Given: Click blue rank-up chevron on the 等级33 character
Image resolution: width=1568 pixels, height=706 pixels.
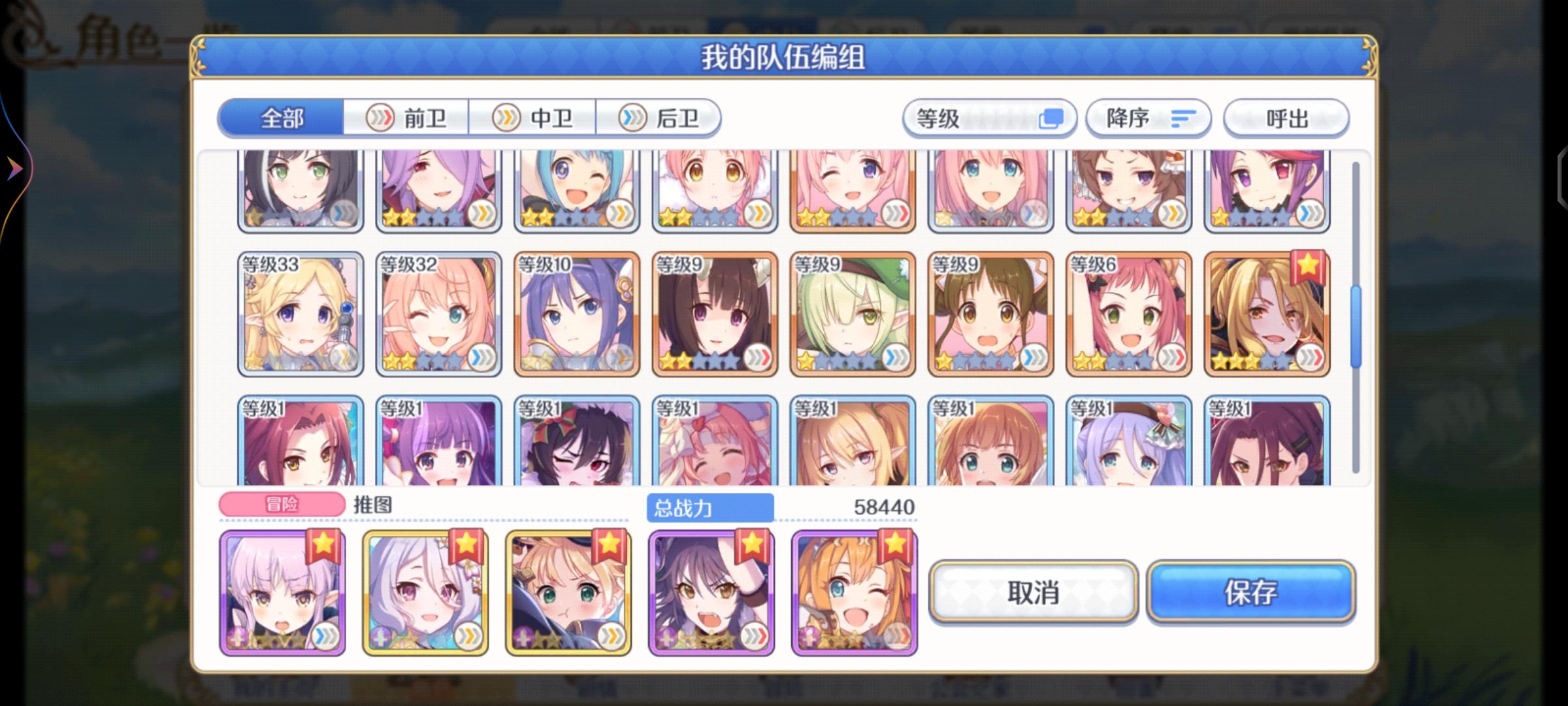Looking at the screenshot, I should coord(343,358).
